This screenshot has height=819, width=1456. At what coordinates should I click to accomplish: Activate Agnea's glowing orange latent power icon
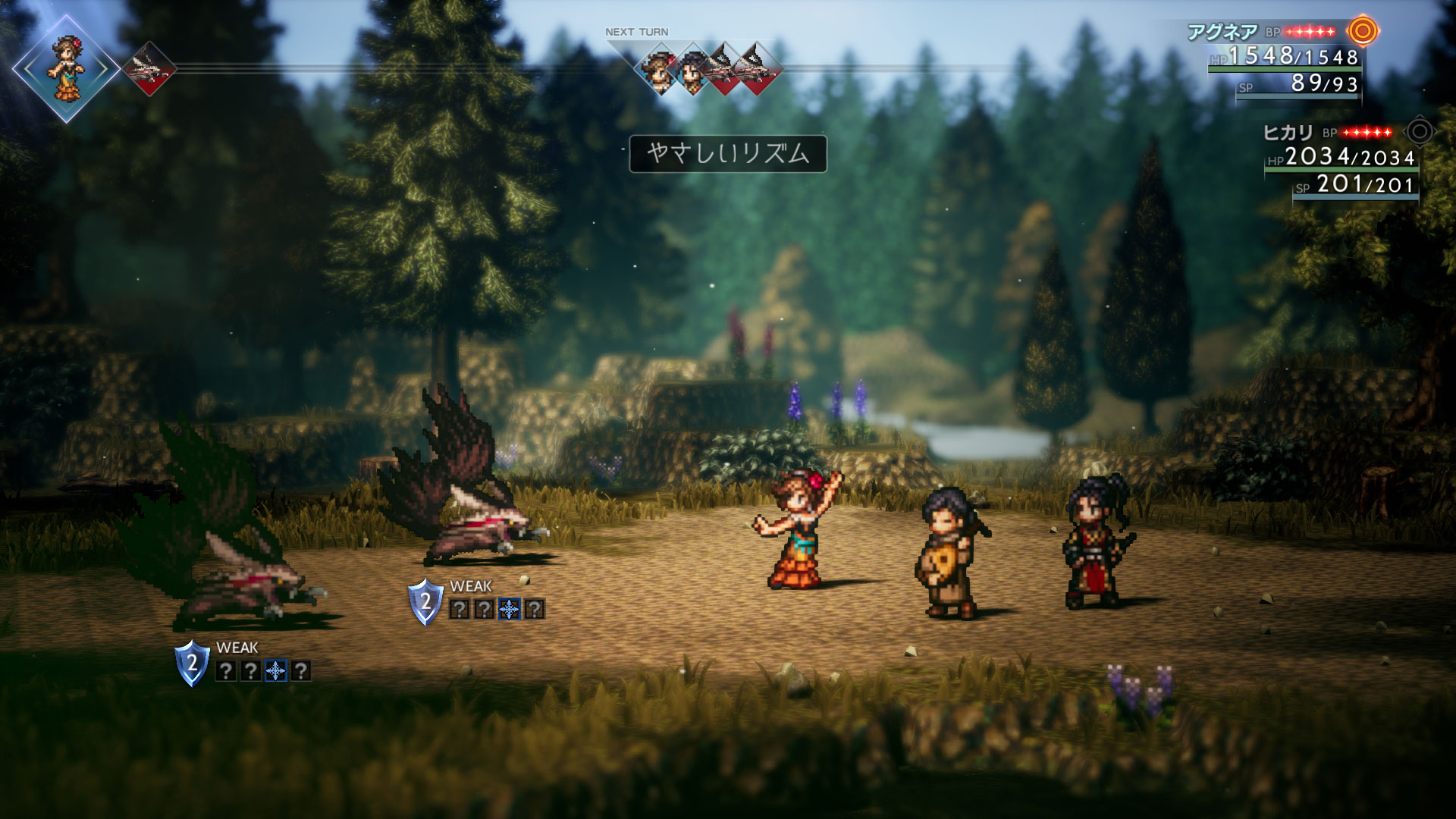pyautogui.click(x=1363, y=31)
